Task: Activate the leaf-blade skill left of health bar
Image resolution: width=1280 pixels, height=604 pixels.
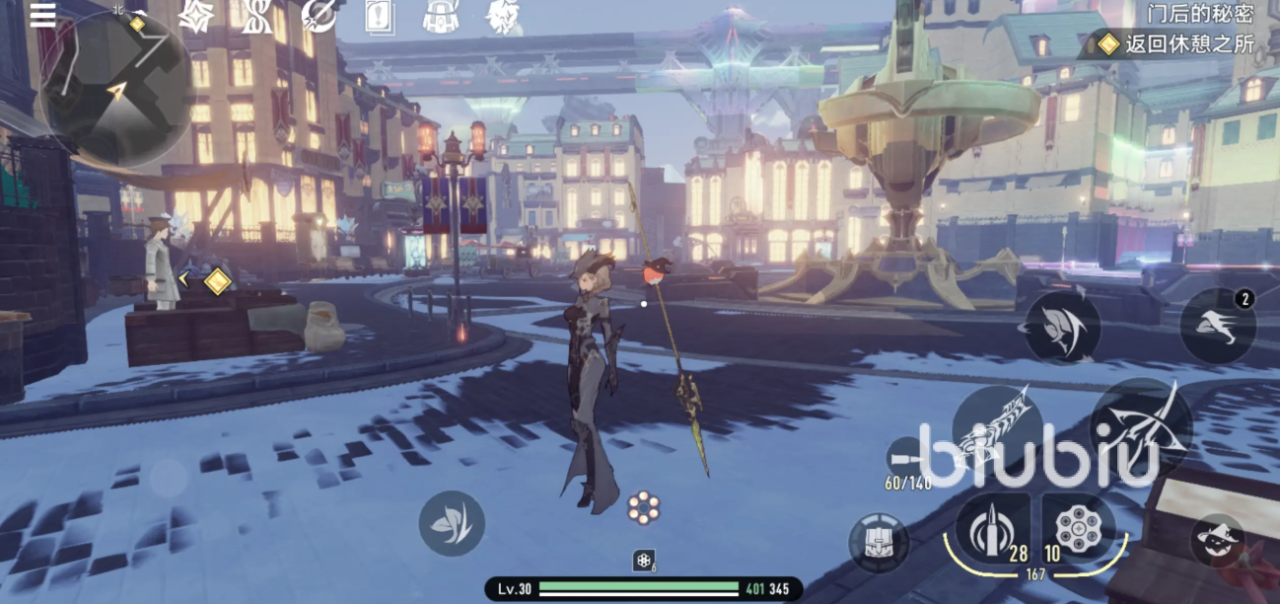Action: [x=451, y=524]
